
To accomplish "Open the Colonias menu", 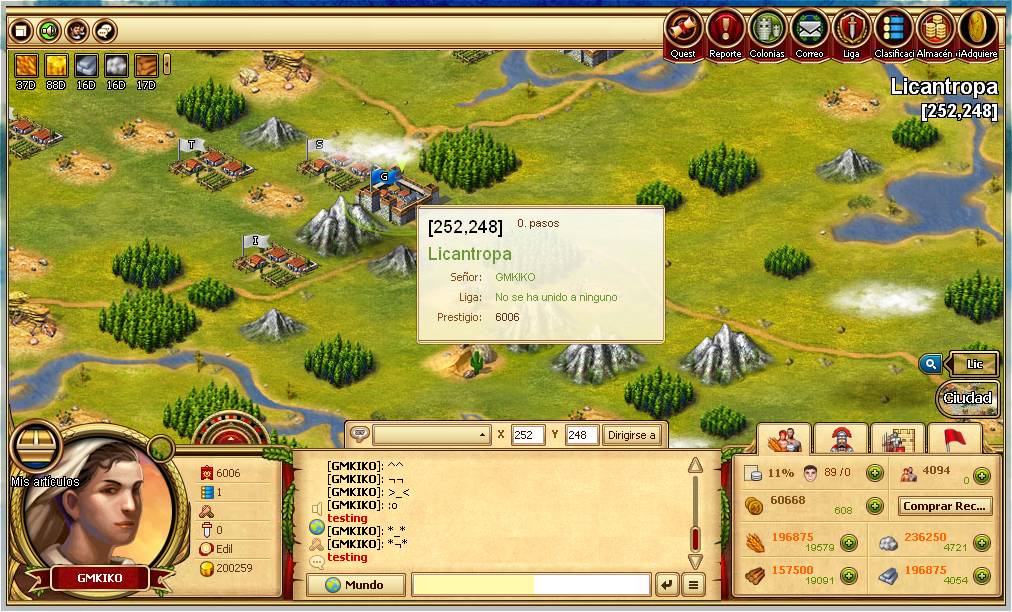I will point(767,30).
